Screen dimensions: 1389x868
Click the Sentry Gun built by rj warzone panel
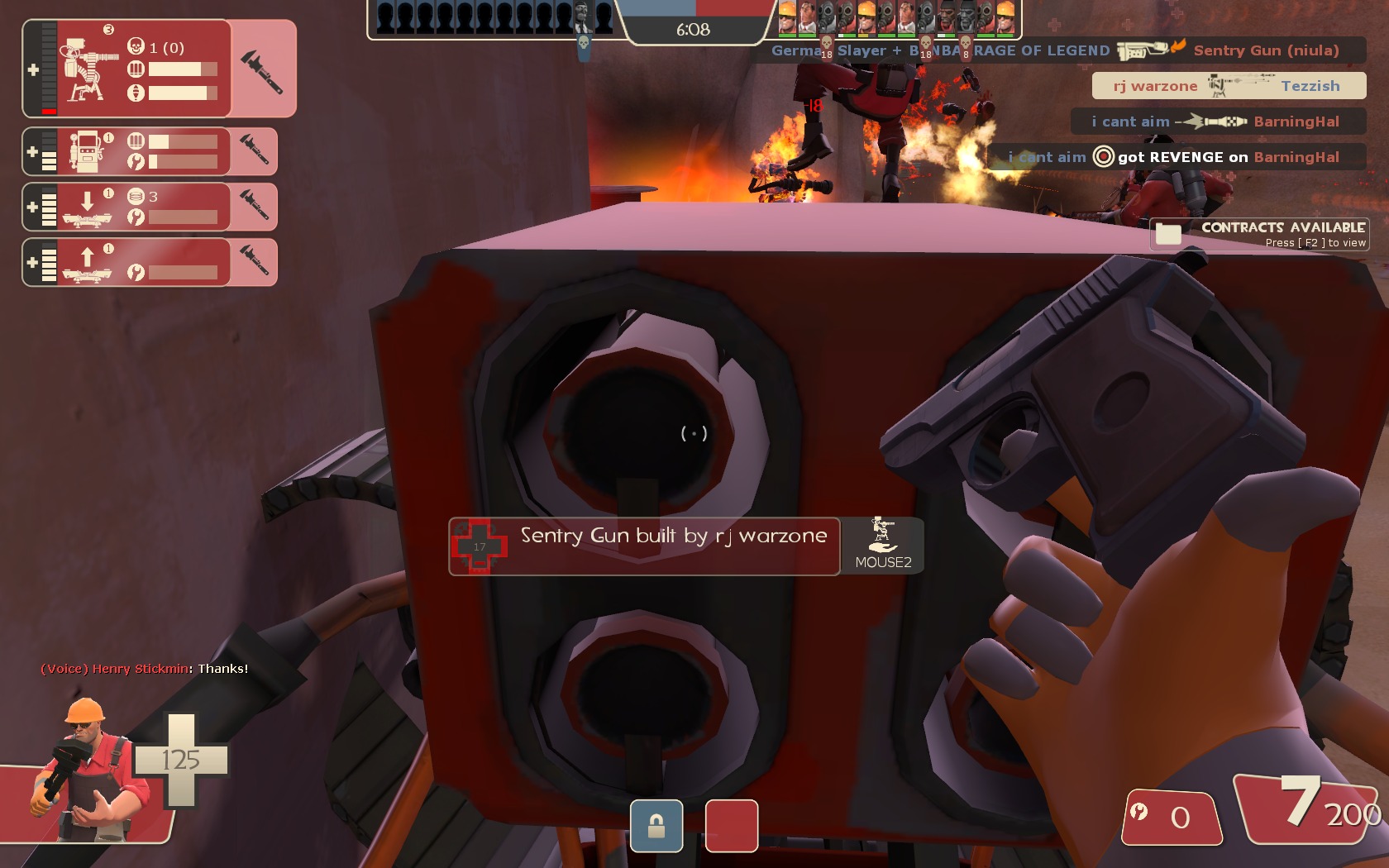coord(645,546)
